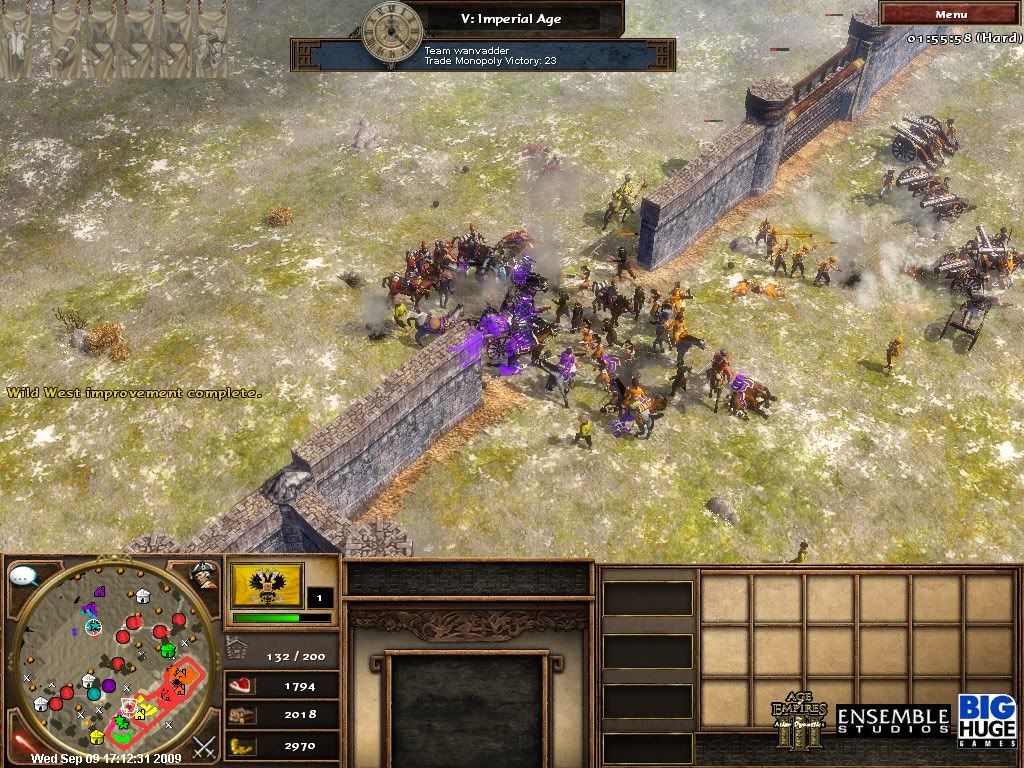Viewport: 1024px width, 768px height.
Task: Open the Menu button
Action: coord(950,14)
